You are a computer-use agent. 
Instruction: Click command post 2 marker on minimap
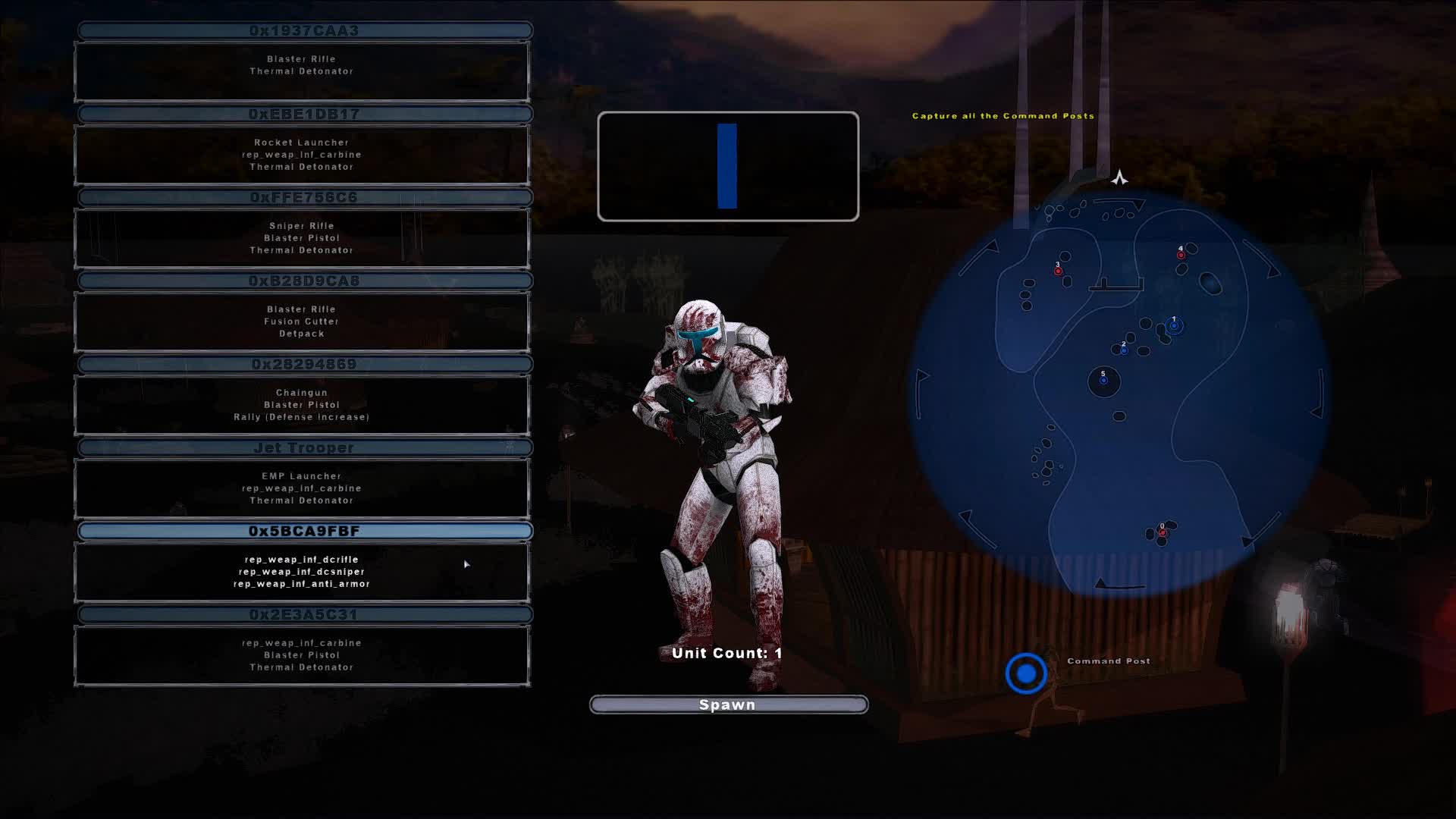tap(1123, 350)
